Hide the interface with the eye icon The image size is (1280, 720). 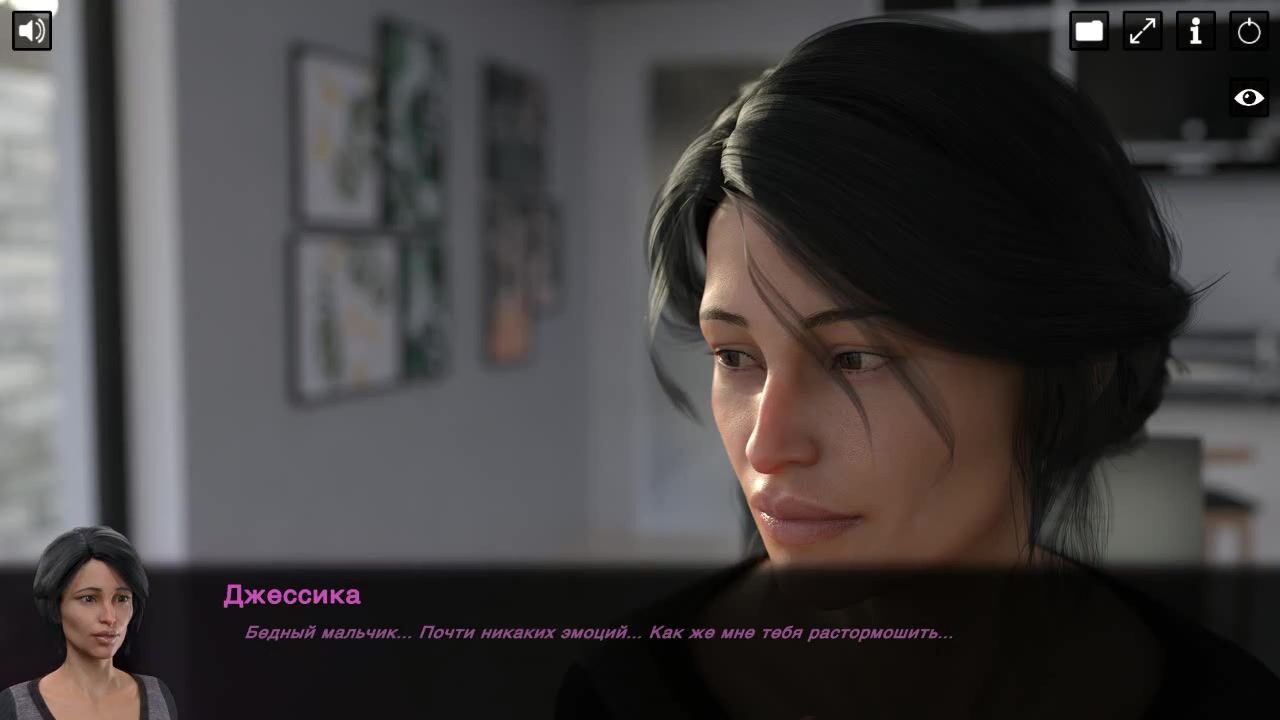coord(1249,97)
